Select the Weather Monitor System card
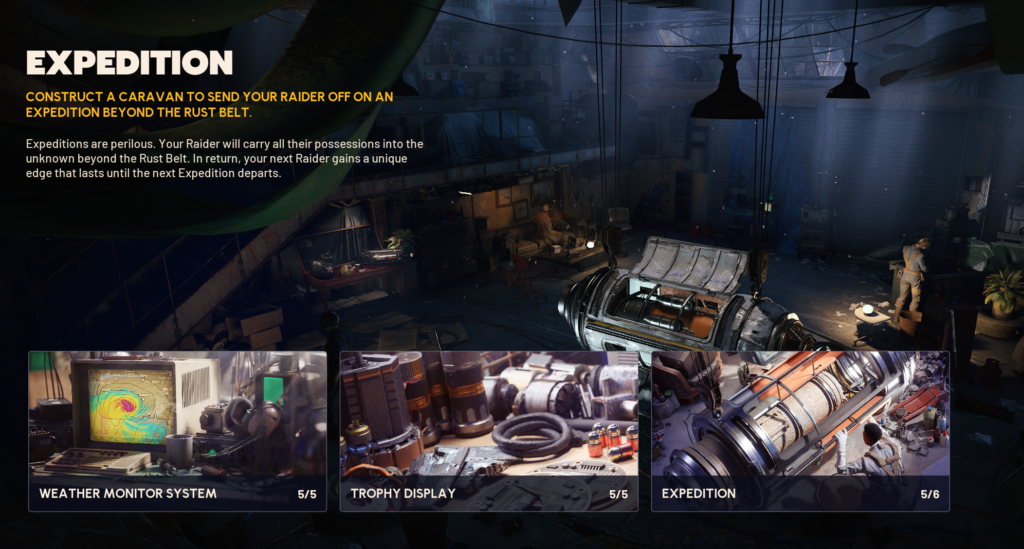This screenshot has height=549, width=1024. point(177,431)
